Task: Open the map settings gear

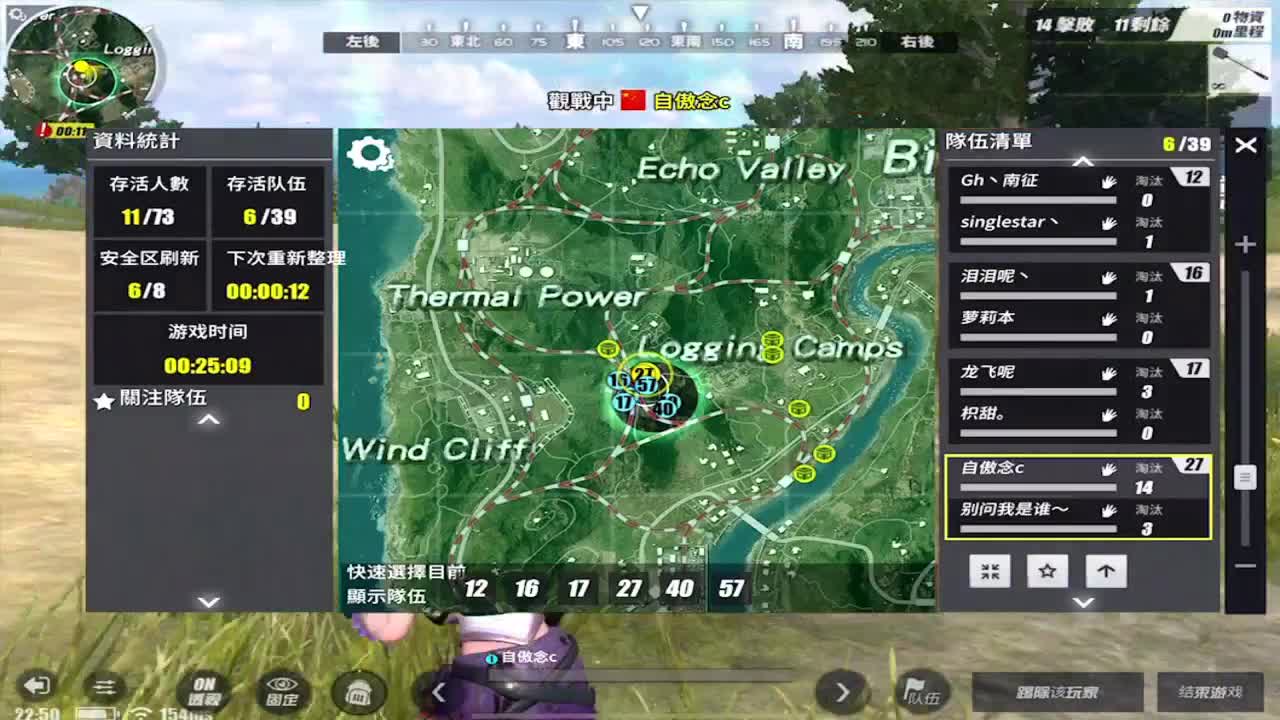Action: pos(370,152)
